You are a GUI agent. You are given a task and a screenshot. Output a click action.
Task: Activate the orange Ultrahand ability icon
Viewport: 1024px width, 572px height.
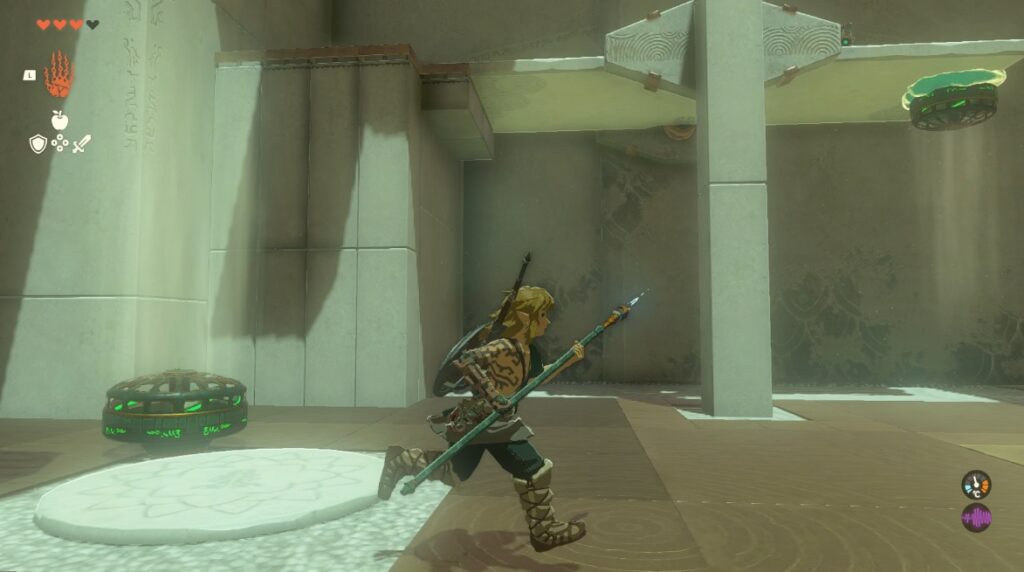click(x=60, y=75)
